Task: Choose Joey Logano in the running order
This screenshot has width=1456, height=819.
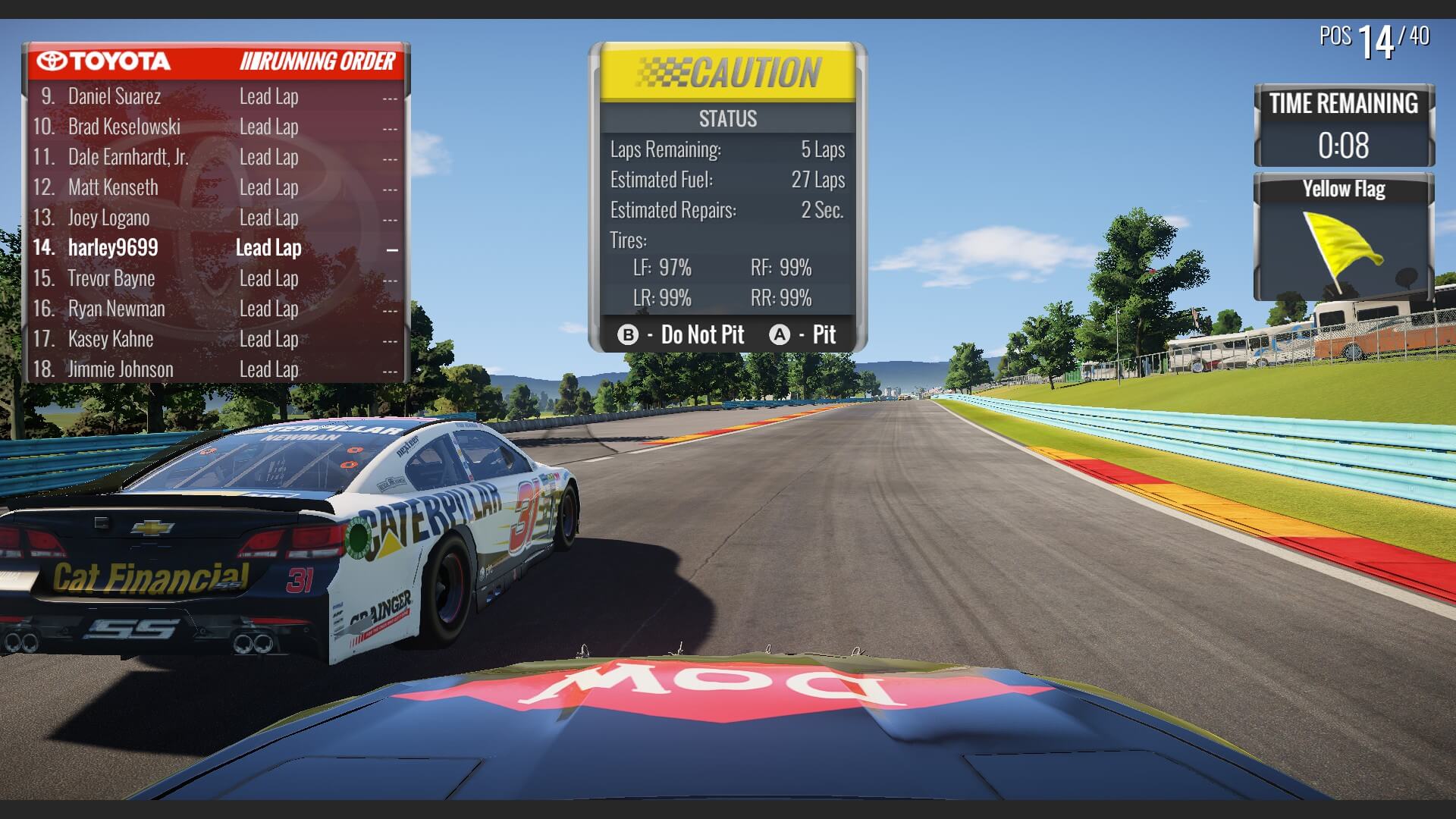Action: pos(108,218)
